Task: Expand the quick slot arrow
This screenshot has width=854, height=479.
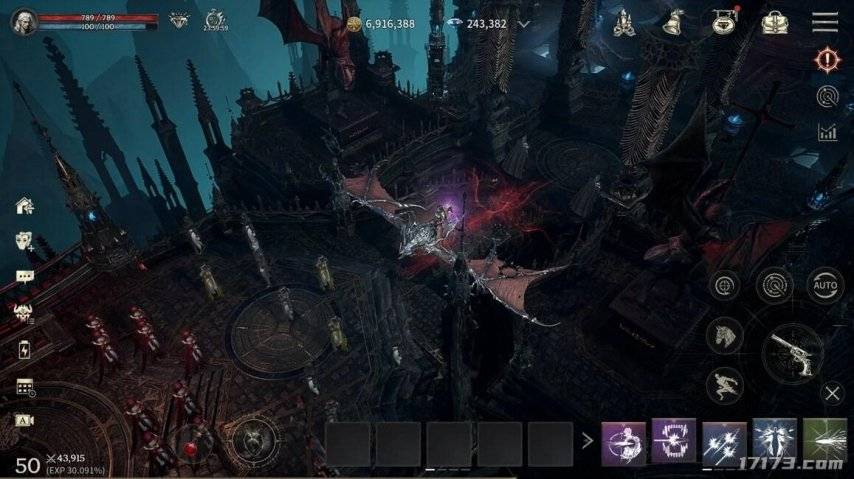Action: [x=587, y=441]
